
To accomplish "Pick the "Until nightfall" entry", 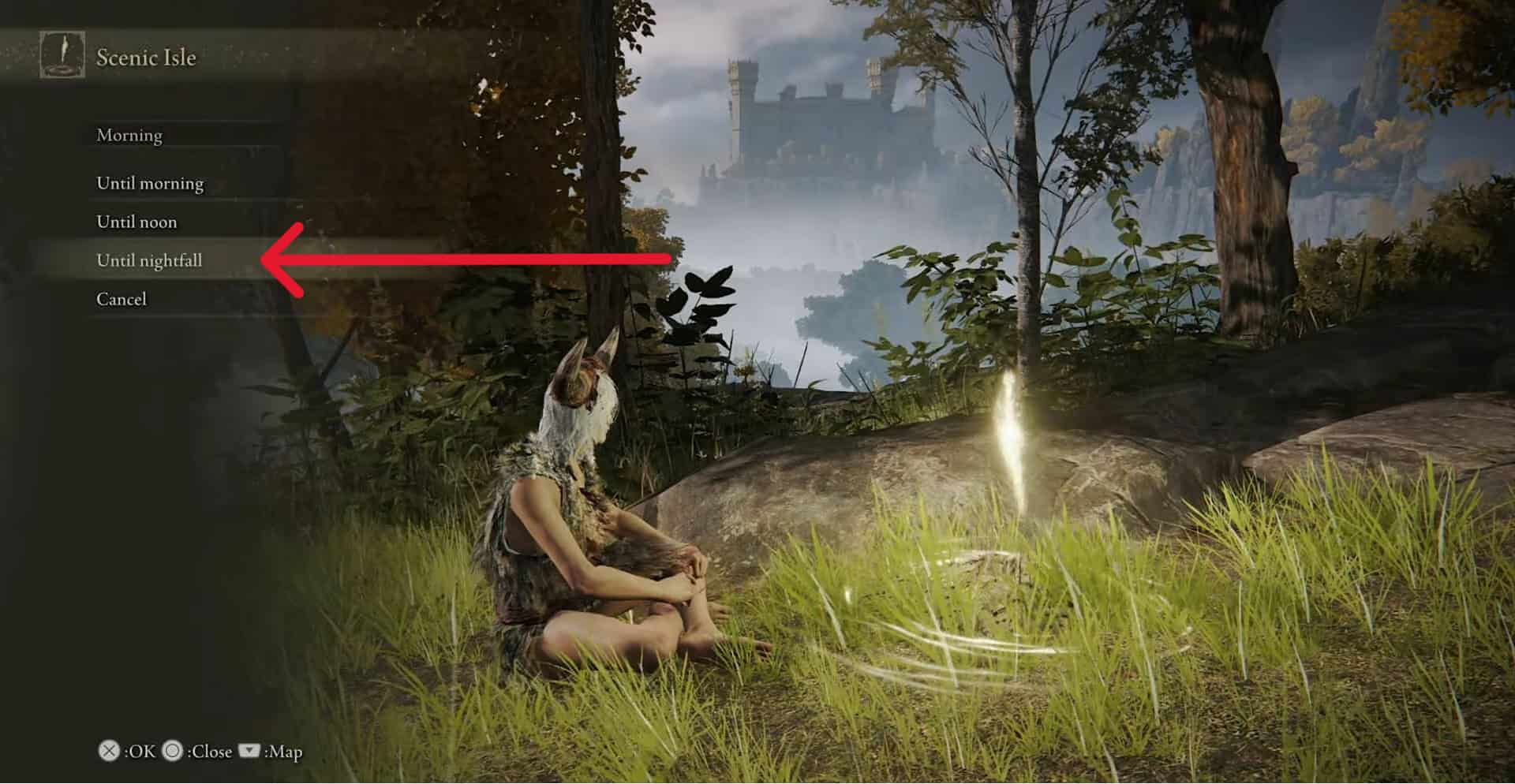I will click(149, 260).
